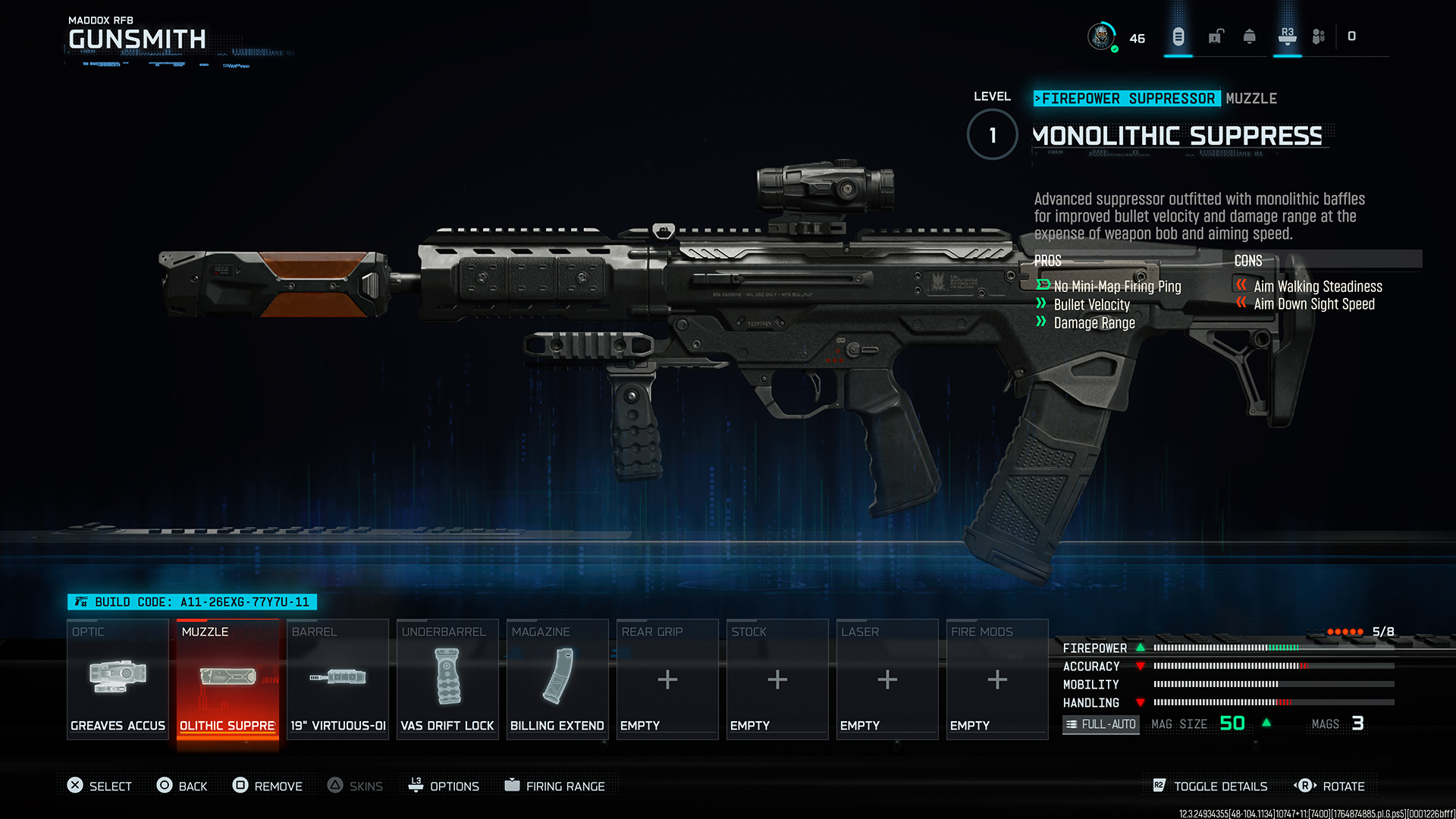Go back from the Gunsmith
Image resolution: width=1456 pixels, height=819 pixels.
[x=182, y=786]
